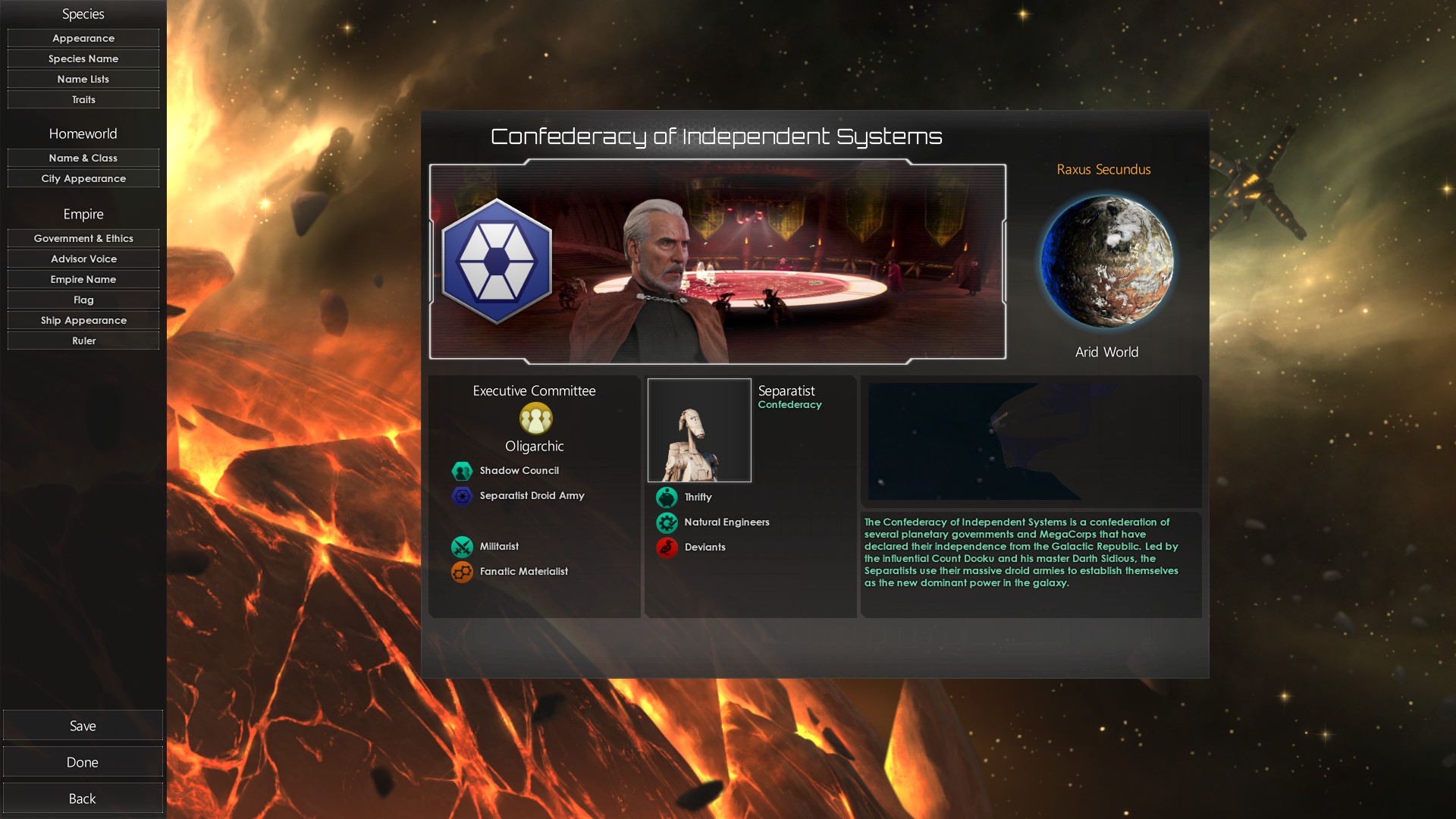This screenshot has width=1456, height=819.
Task: Select the City Appearance option
Action: point(83,178)
